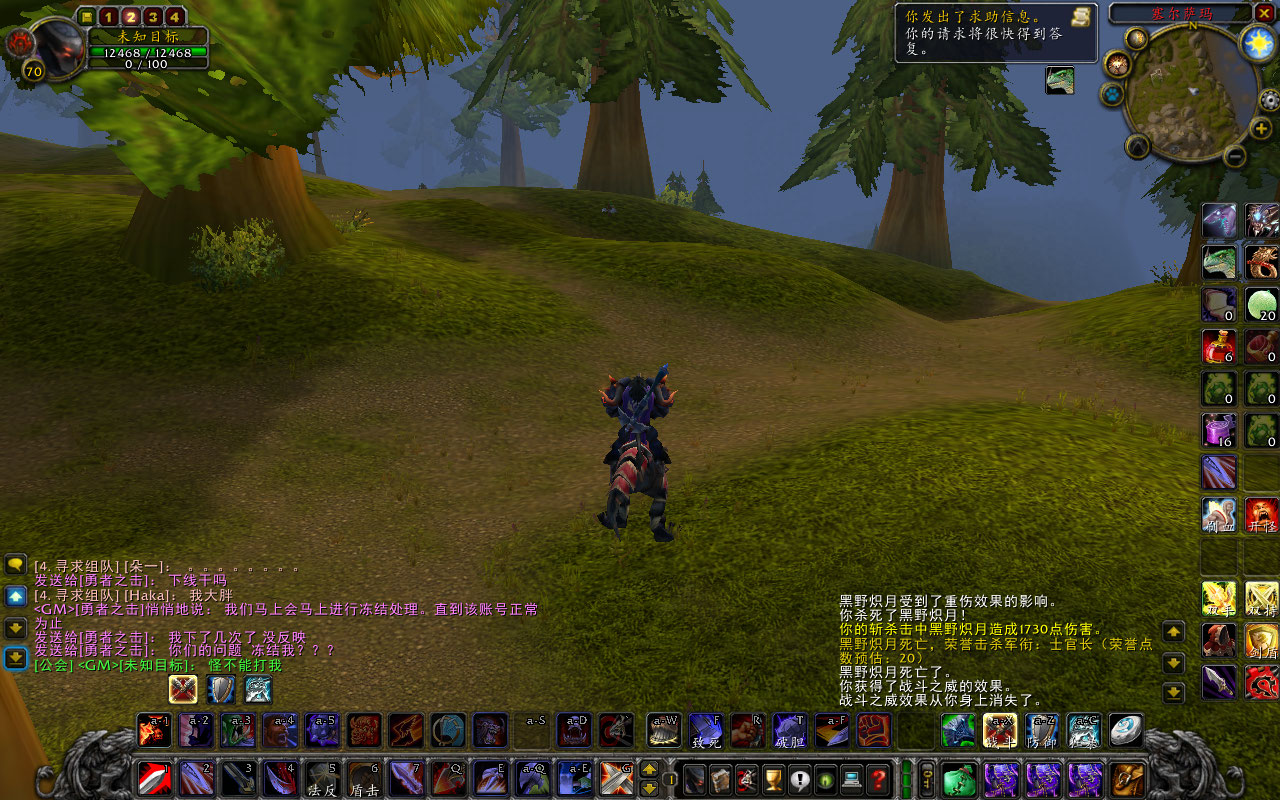Open the golden trophy micro menu button
Screen dimensions: 1280x800
pyautogui.click(x=773, y=778)
